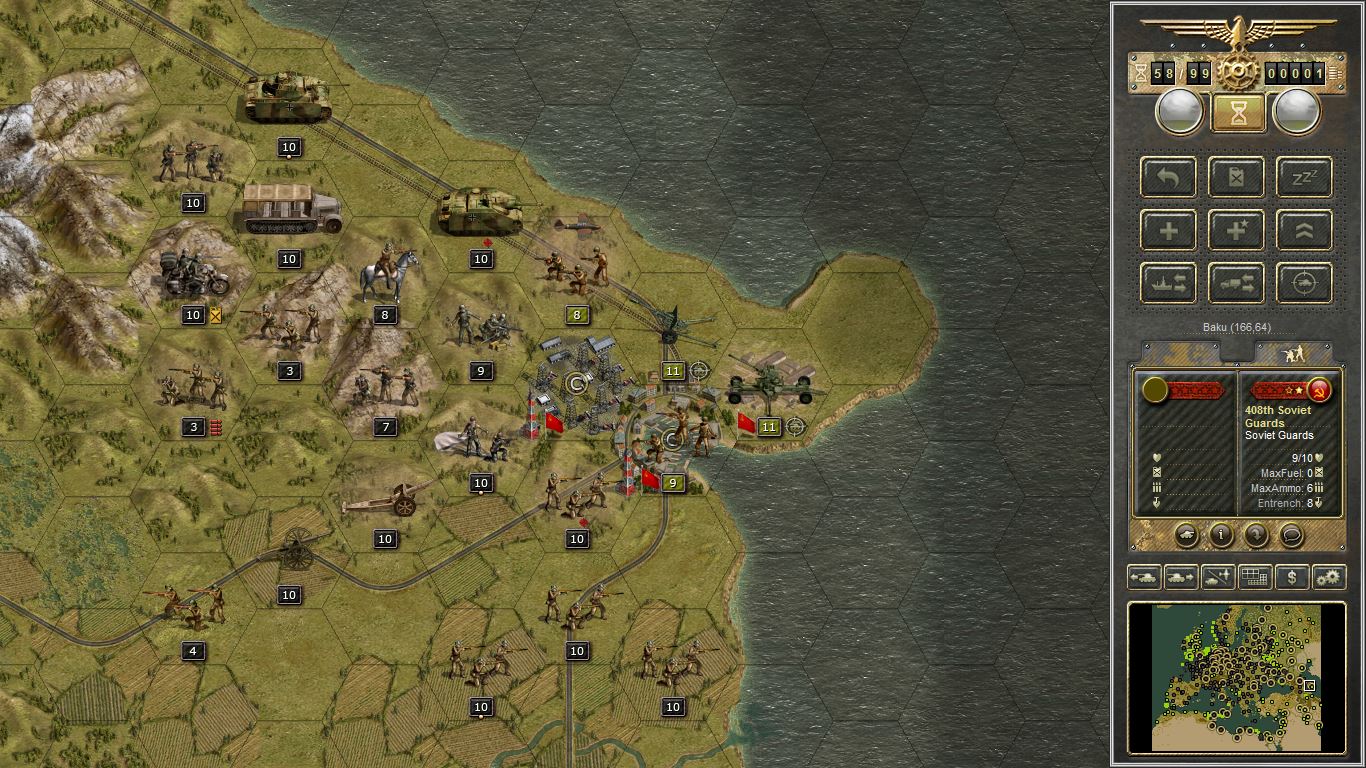Put the selected unit to sleep

pos(1303,177)
